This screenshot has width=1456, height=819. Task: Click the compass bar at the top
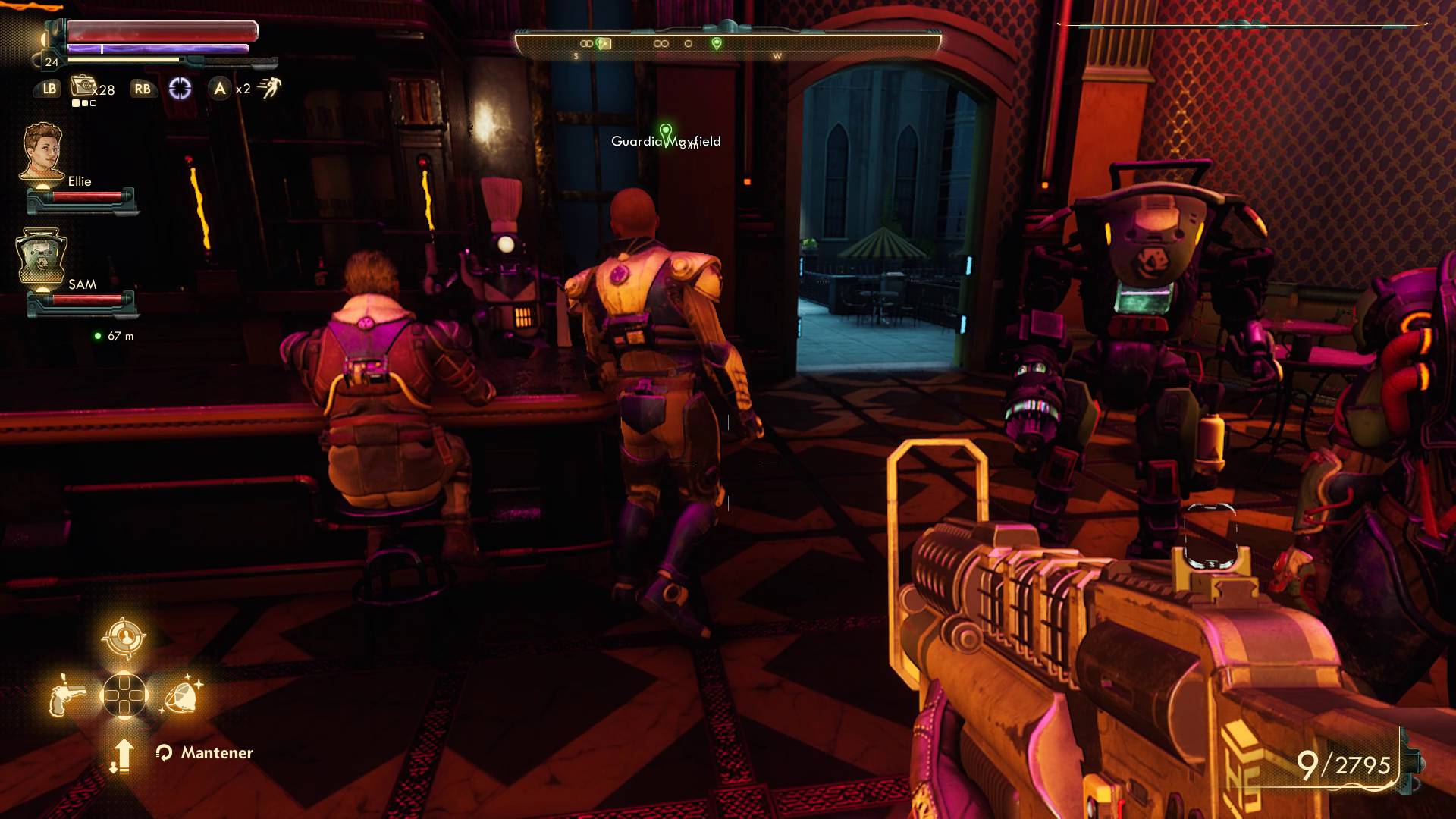click(727, 44)
